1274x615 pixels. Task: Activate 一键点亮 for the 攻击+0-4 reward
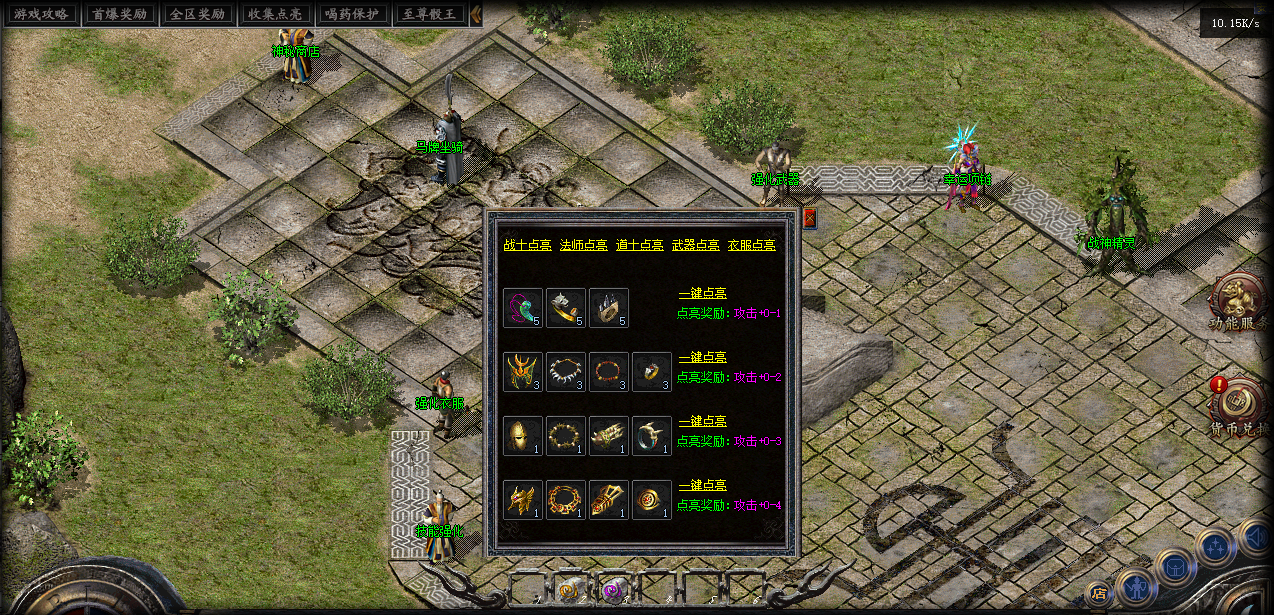702,486
